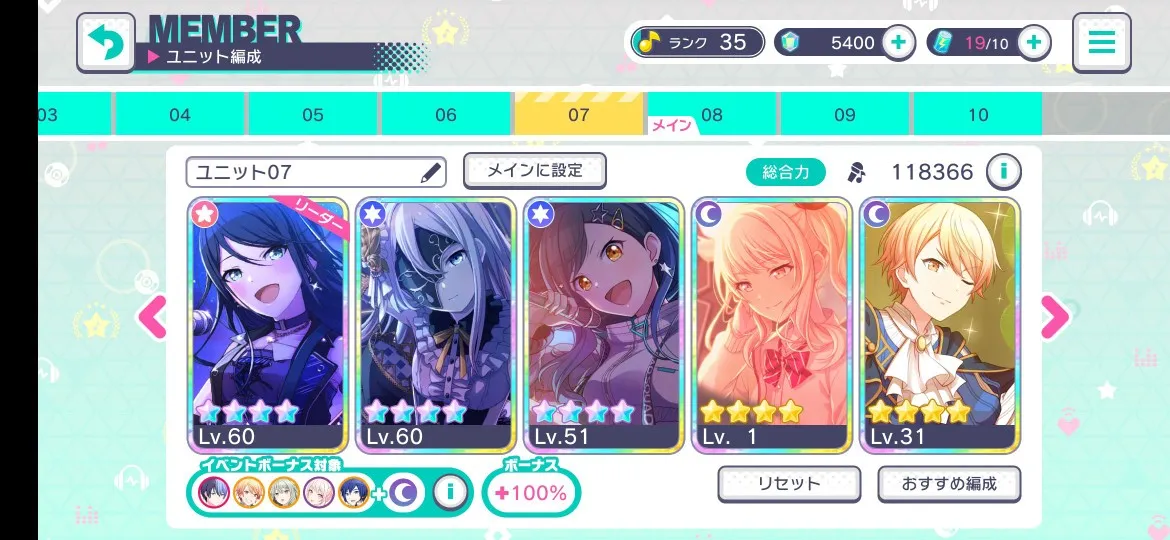Choose the Lv.51 card with brown-haired girl
Screen dimensions: 1170x540
pyautogui.click(x=603, y=325)
